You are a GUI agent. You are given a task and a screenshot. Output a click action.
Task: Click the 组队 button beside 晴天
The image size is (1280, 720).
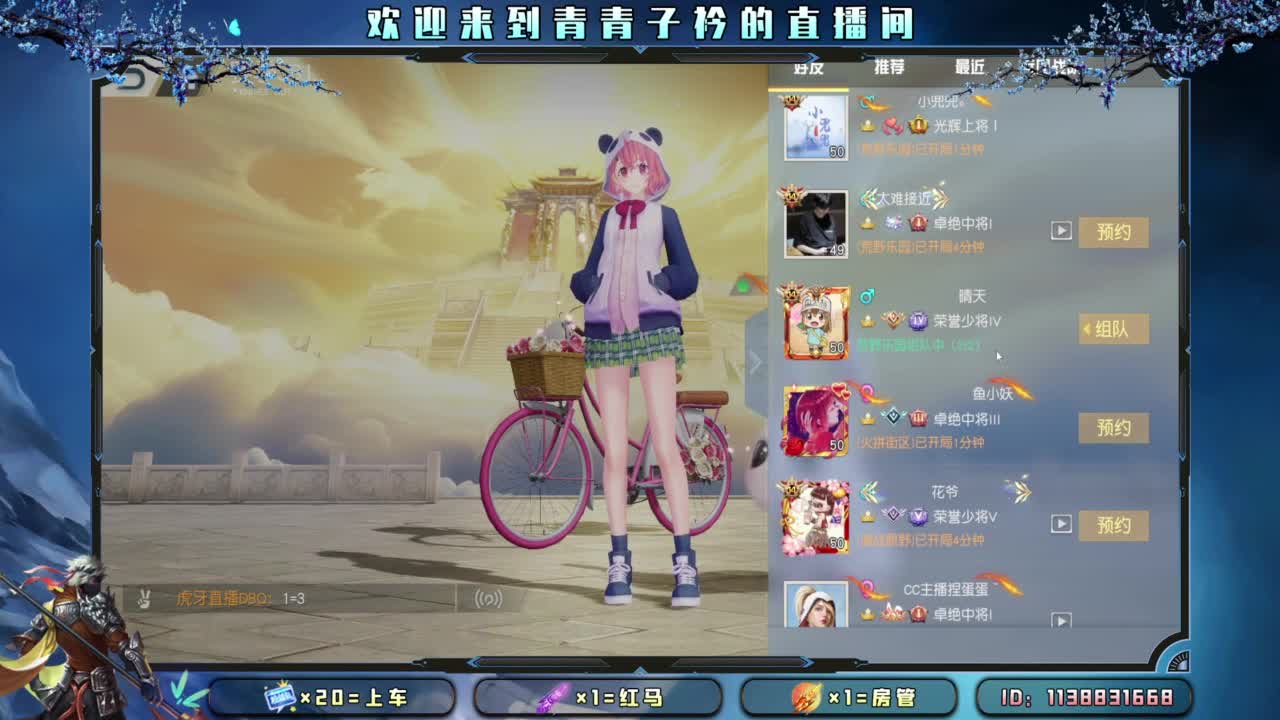point(1114,329)
